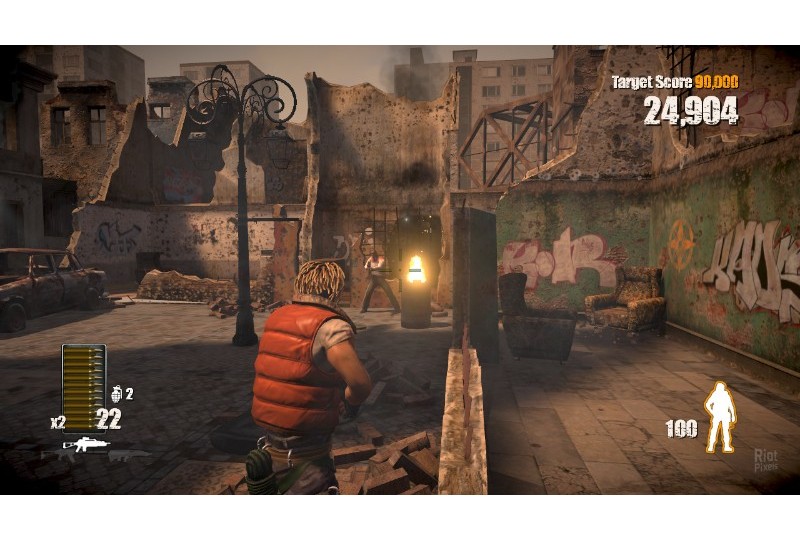Click the player silhouette status icon
800x540 pixels.
(x=719, y=417)
